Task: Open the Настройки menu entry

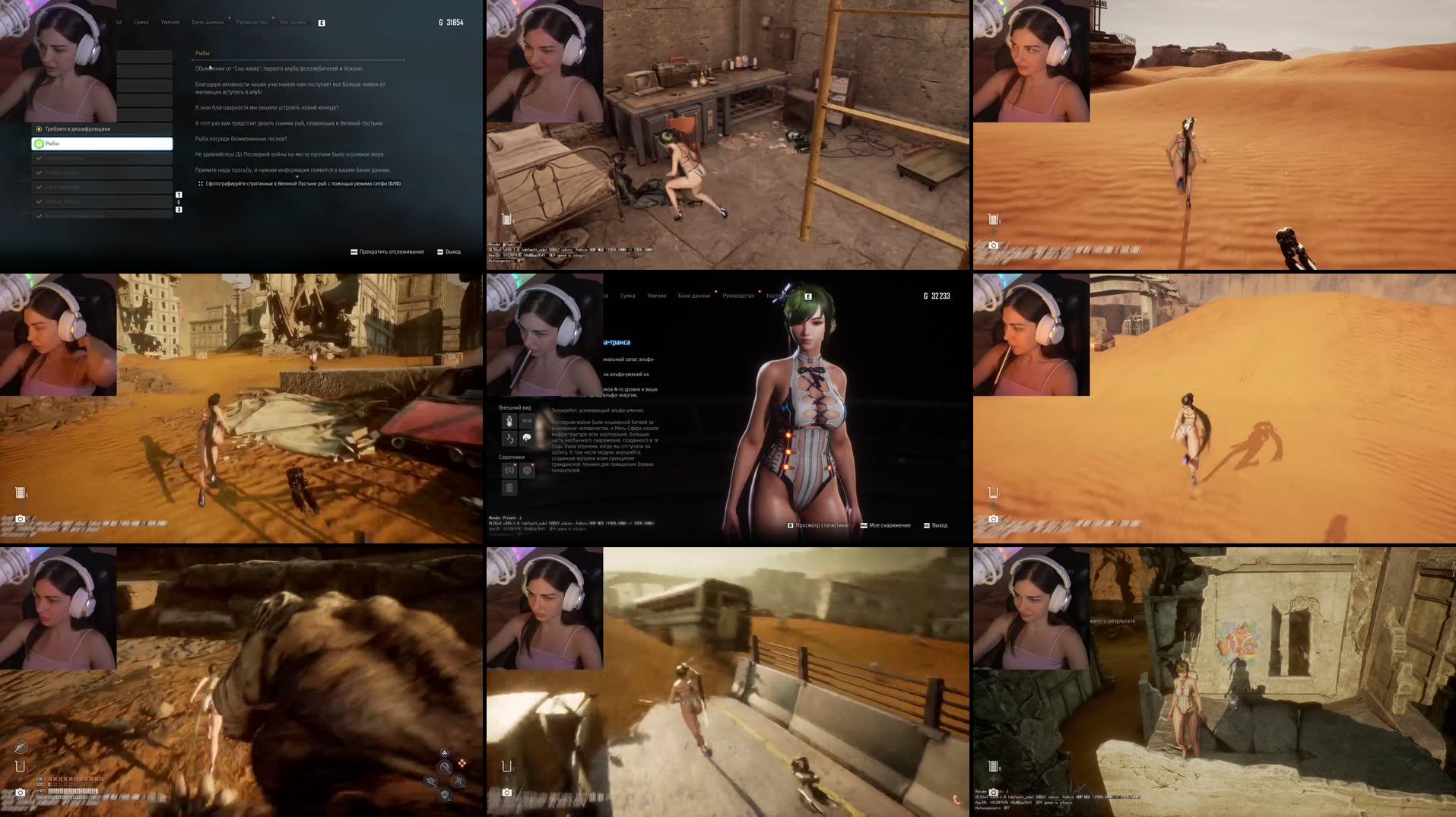Action: coord(293,22)
